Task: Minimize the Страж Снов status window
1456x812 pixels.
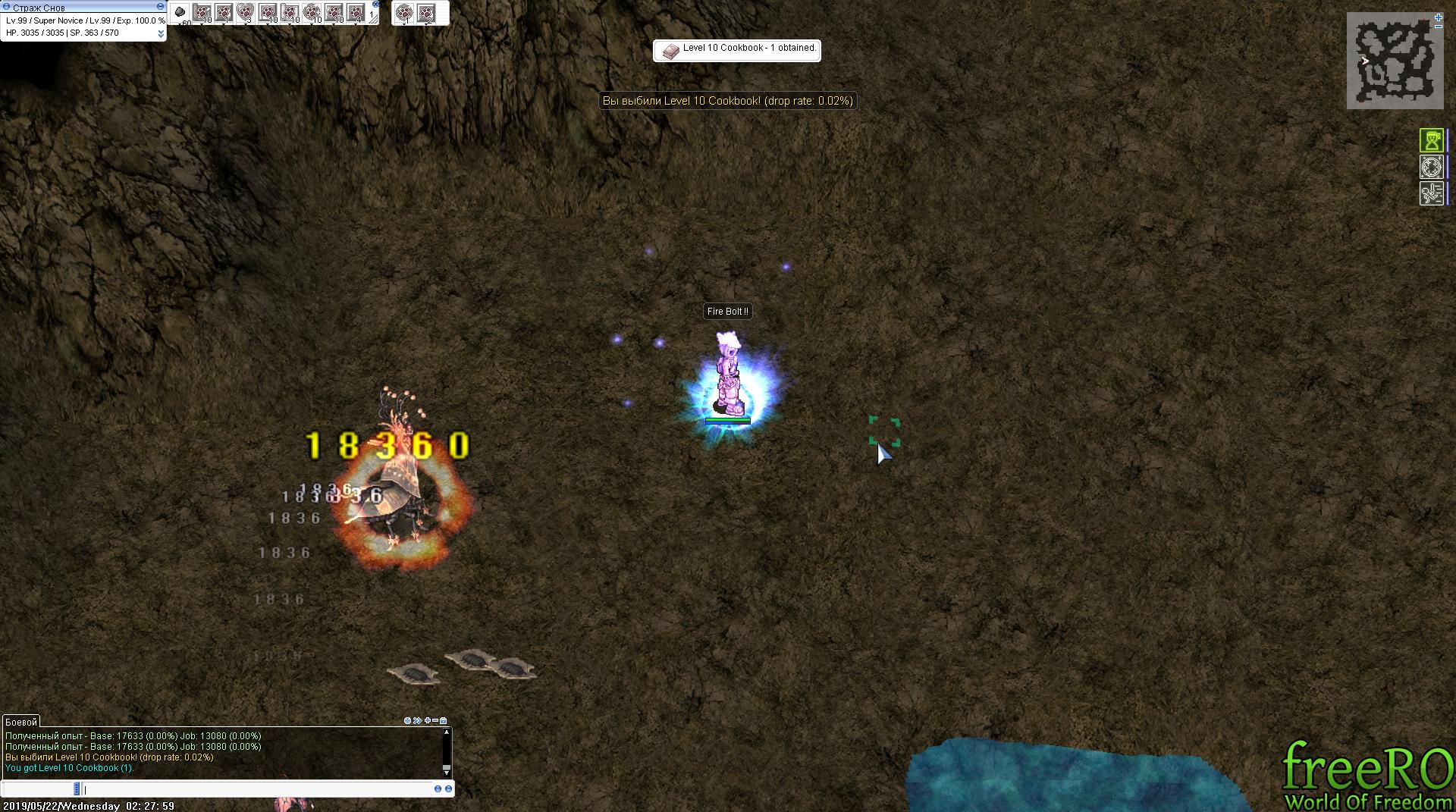Action: (160, 7)
